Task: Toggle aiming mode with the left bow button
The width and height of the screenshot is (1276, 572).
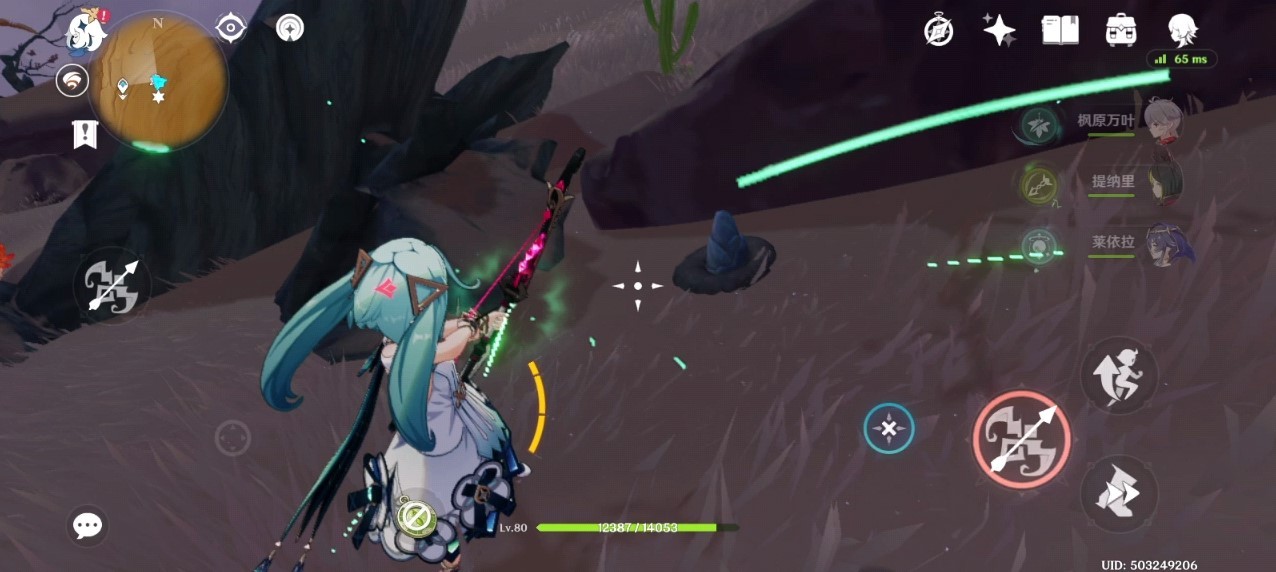Action: click(x=112, y=285)
